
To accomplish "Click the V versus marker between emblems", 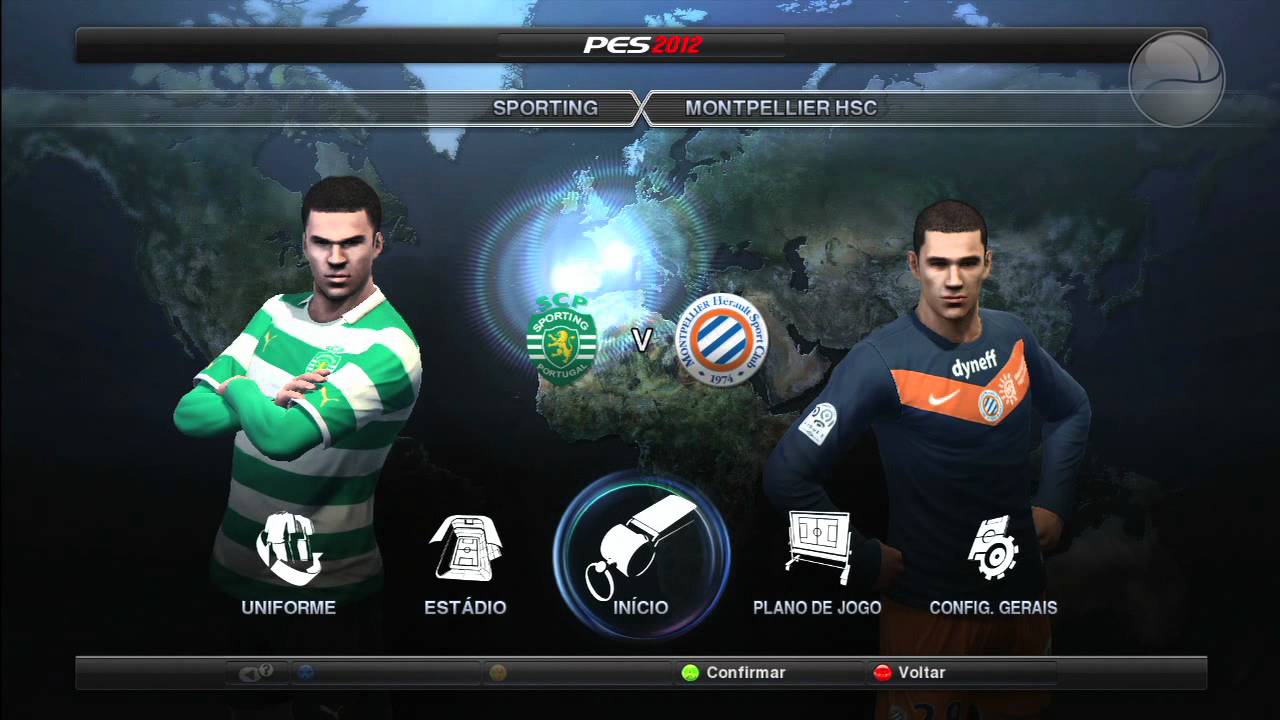I will click(x=644, y=340).
